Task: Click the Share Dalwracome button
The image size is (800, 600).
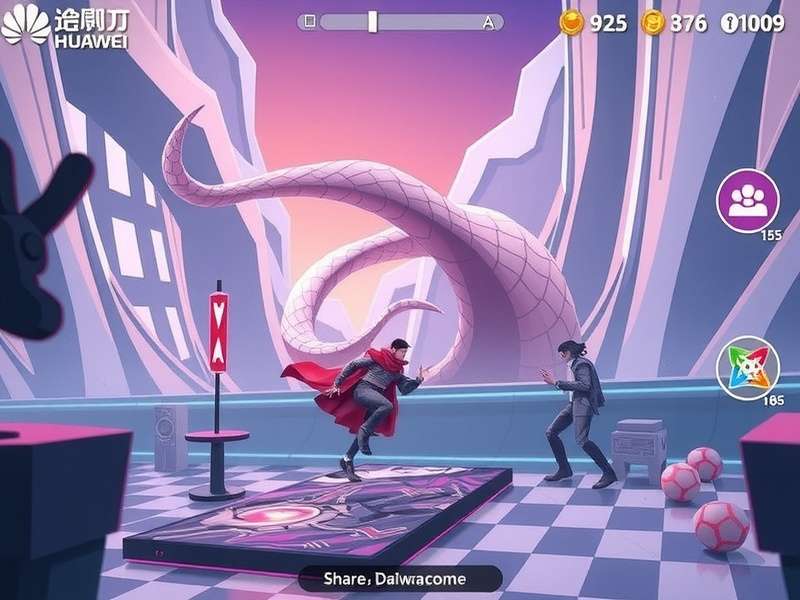Action: [x=399, y=578]
